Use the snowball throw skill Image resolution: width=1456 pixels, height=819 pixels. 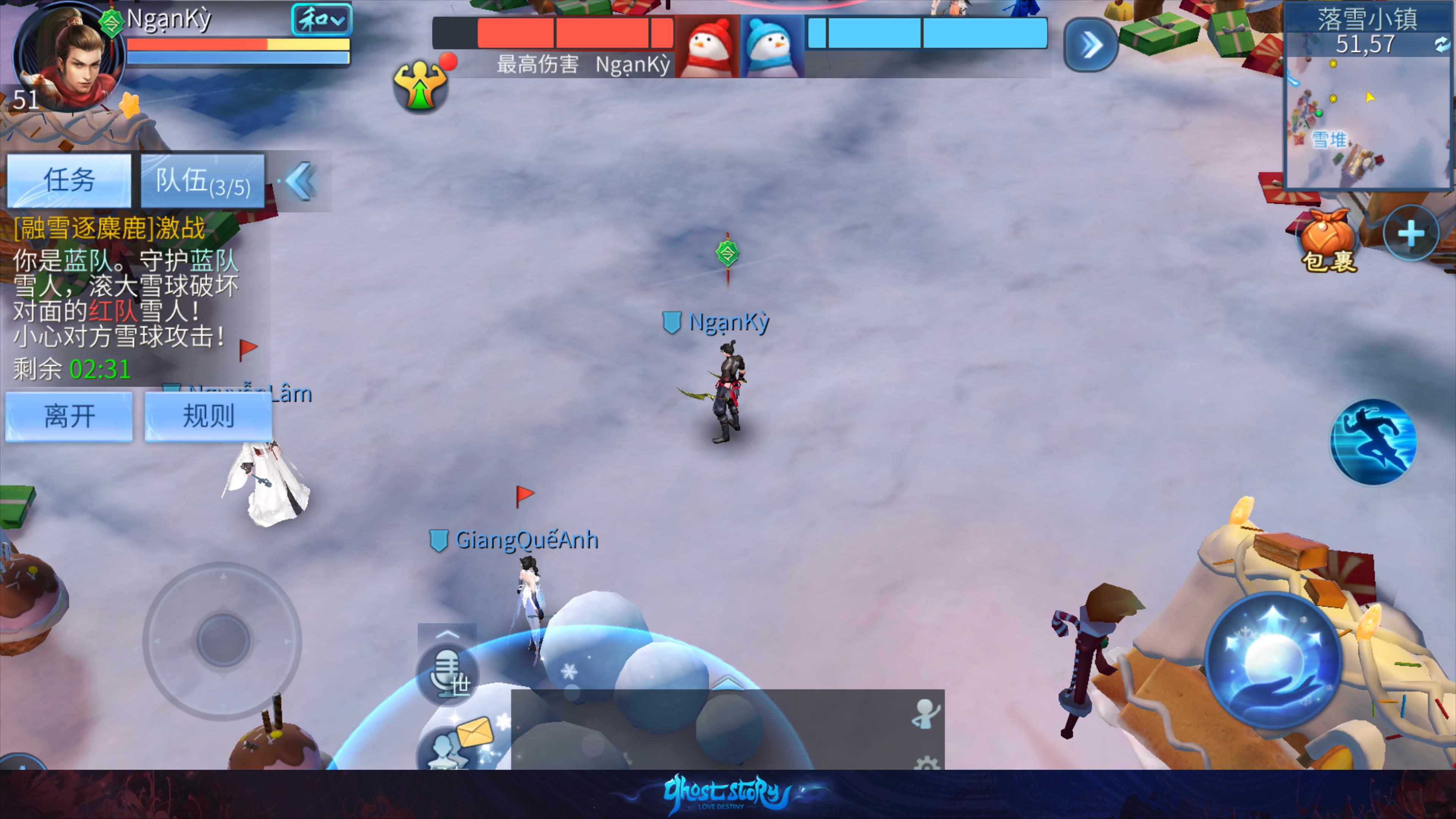click(x=1274, y=660)
